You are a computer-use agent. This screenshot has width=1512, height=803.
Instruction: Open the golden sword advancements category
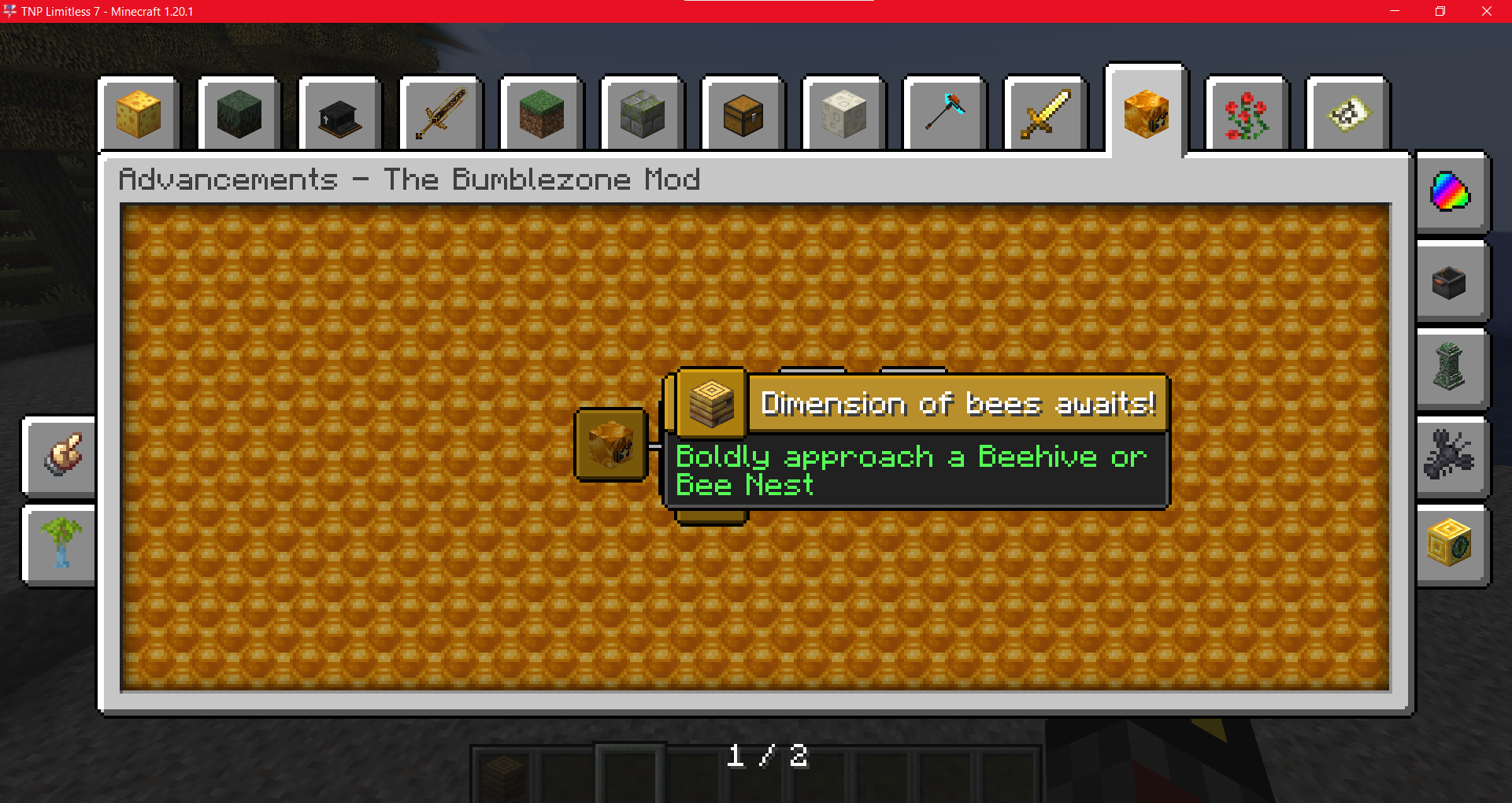point(1044,114)
